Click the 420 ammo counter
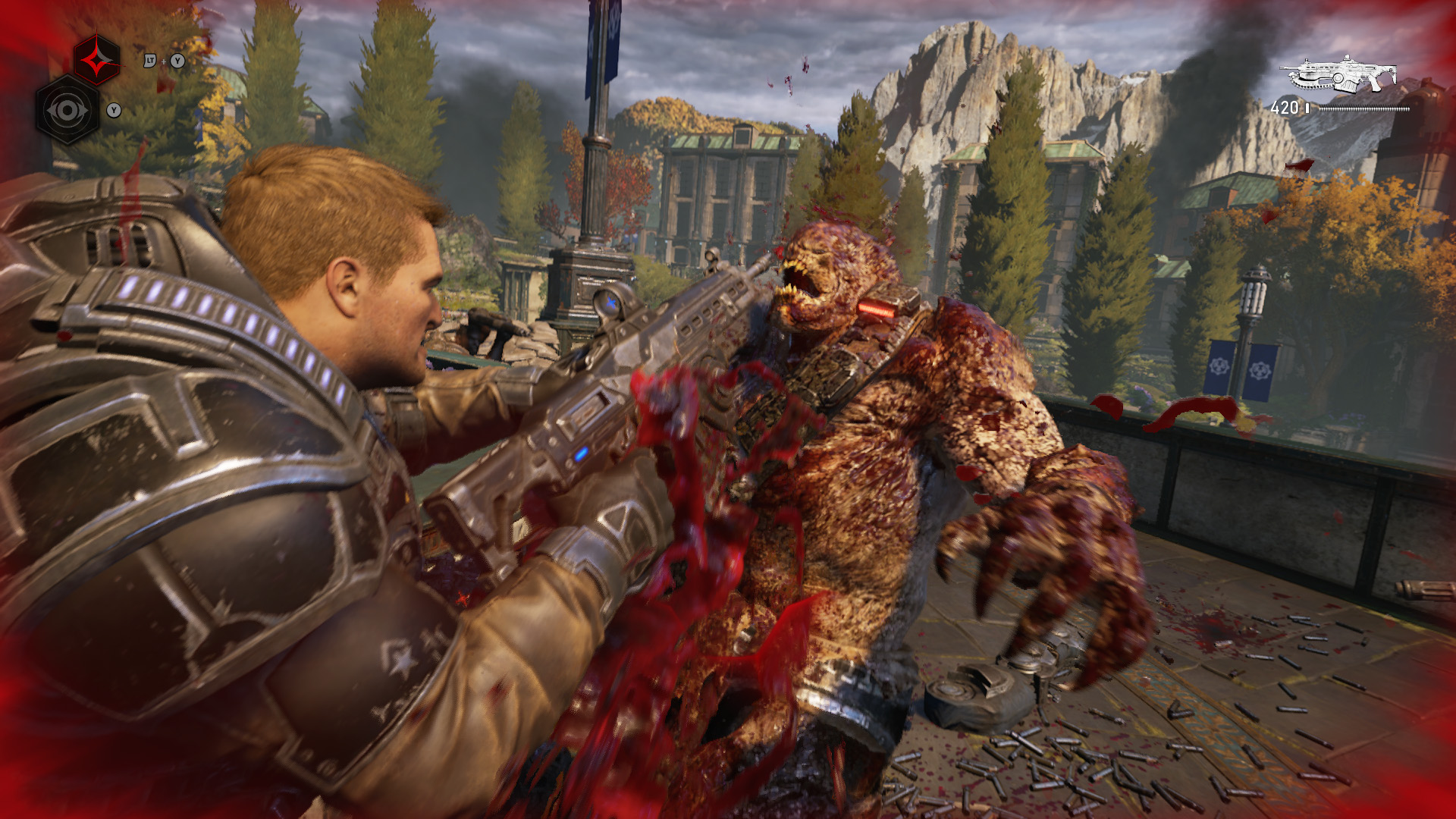The width and height of the screenshot is (1456, 819). coord(1285,106)
